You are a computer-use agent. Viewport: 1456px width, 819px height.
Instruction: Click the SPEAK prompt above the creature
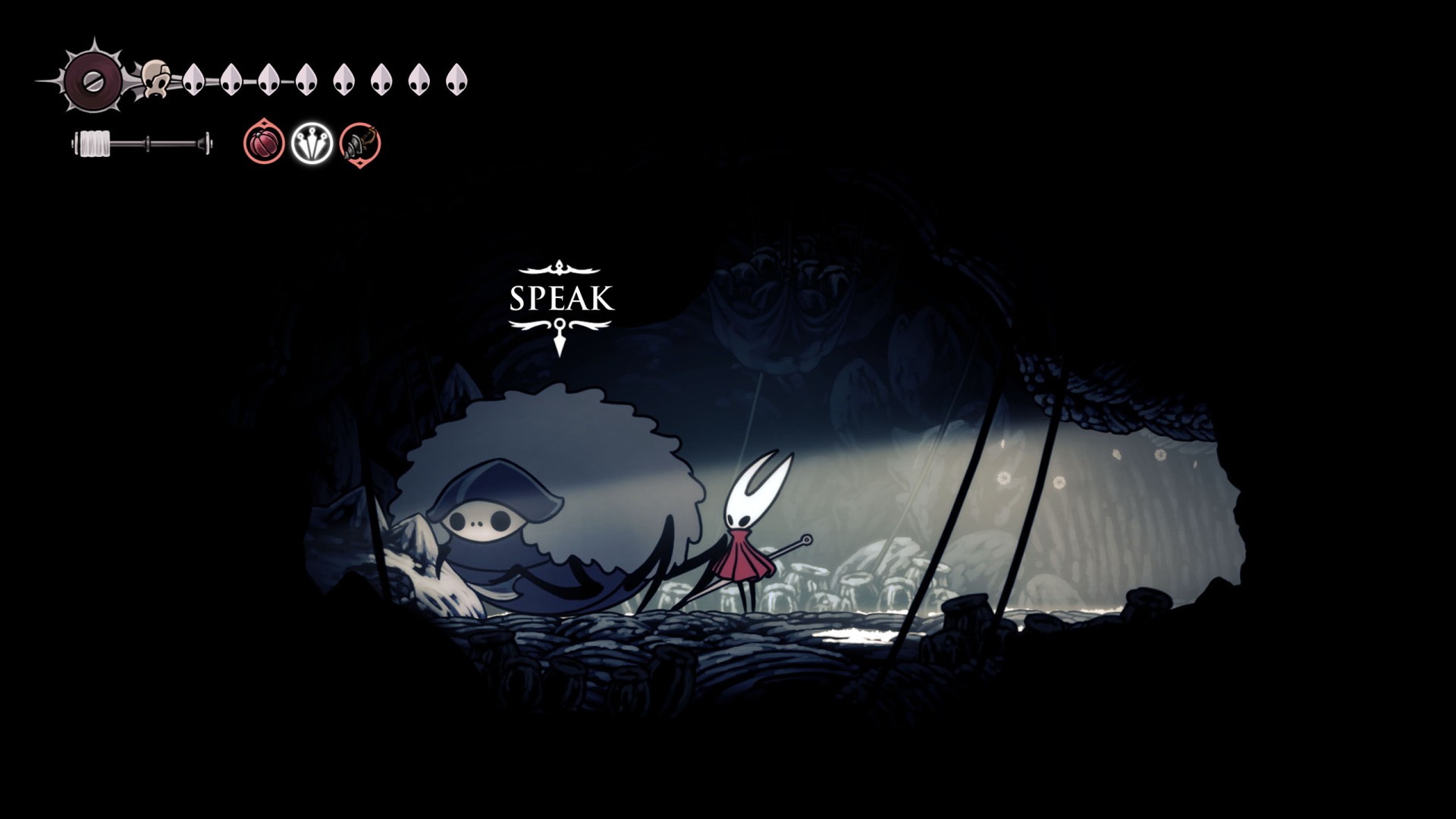click(560, 300)
